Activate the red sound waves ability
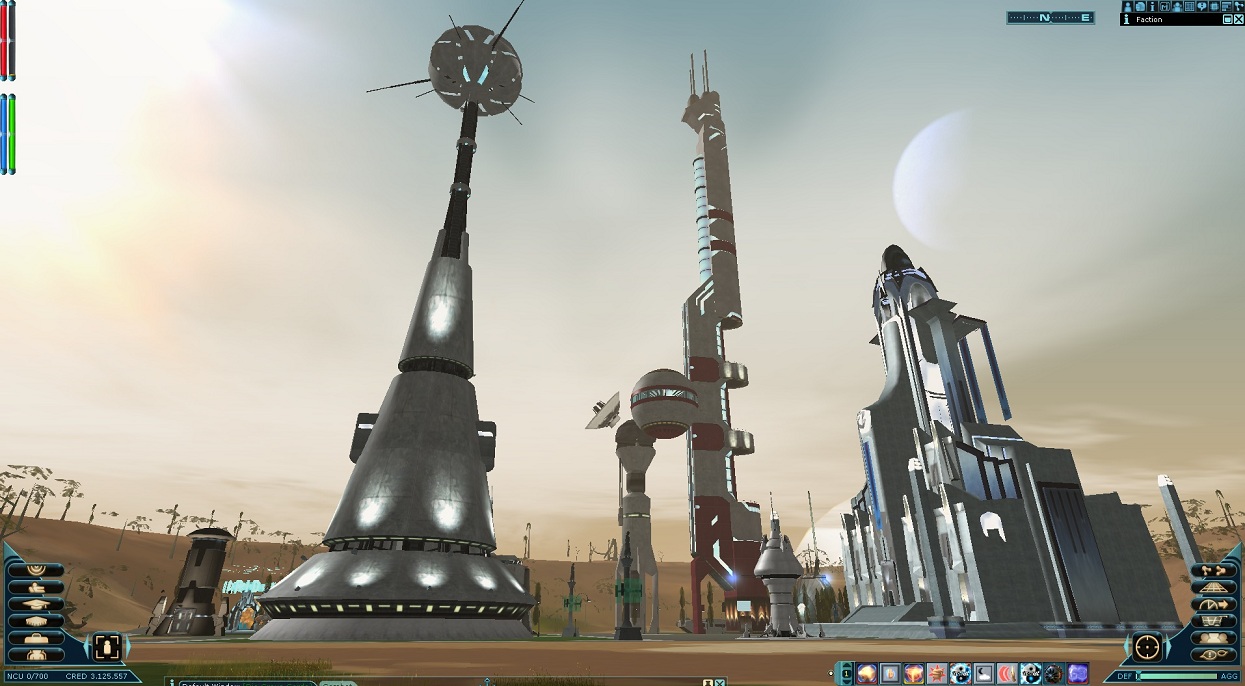The image size is (1245, 686). [x=1008, y=674]
